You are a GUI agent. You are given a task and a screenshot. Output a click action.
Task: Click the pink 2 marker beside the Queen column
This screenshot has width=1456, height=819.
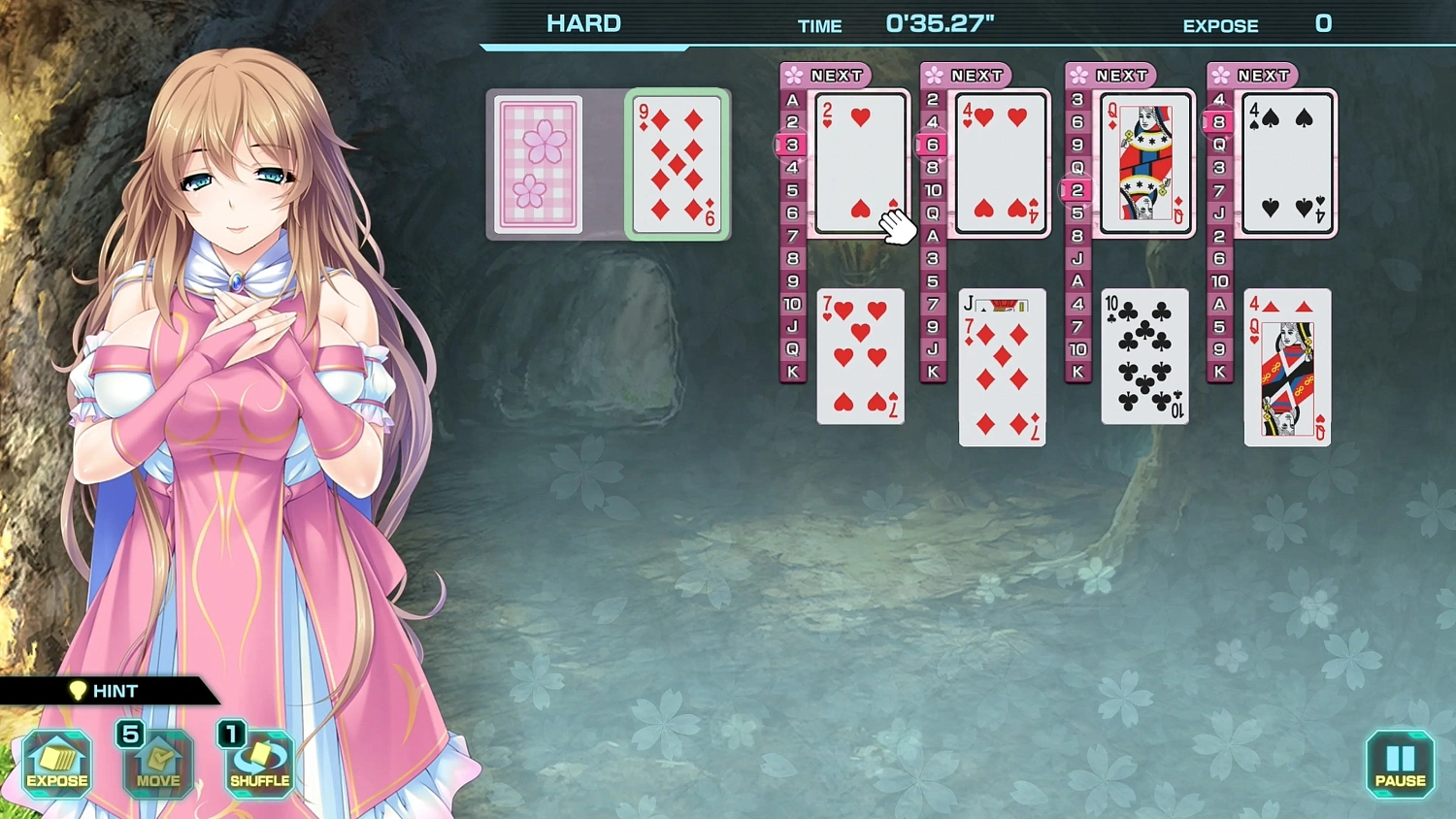point(1074,191)
